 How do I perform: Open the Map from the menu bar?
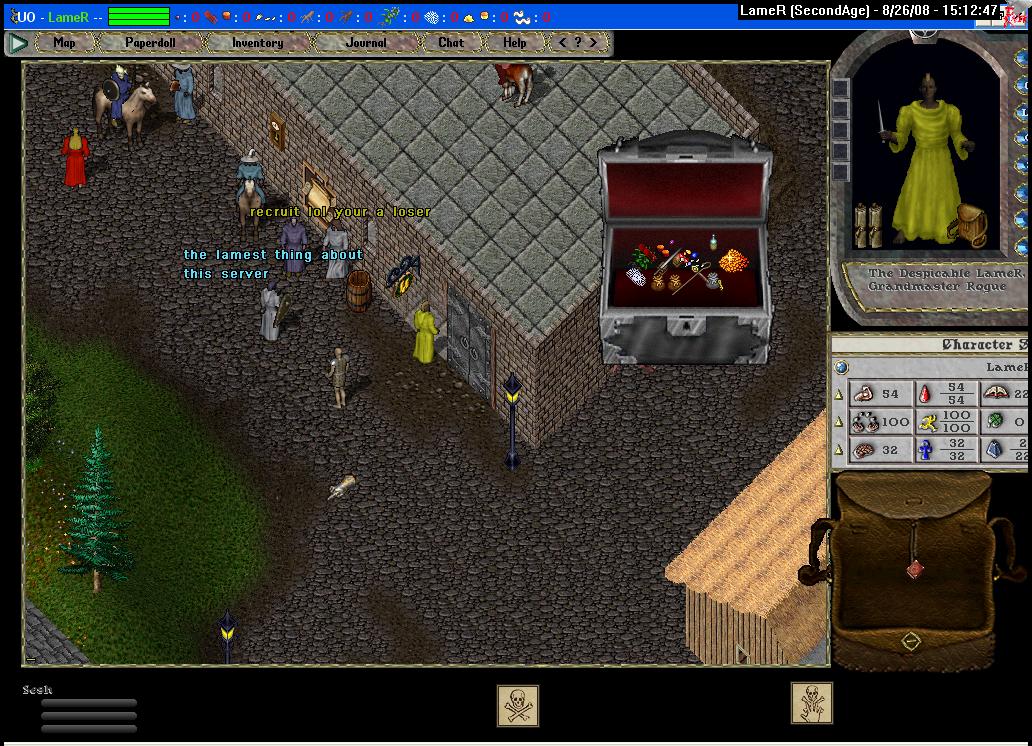(64, 43)
